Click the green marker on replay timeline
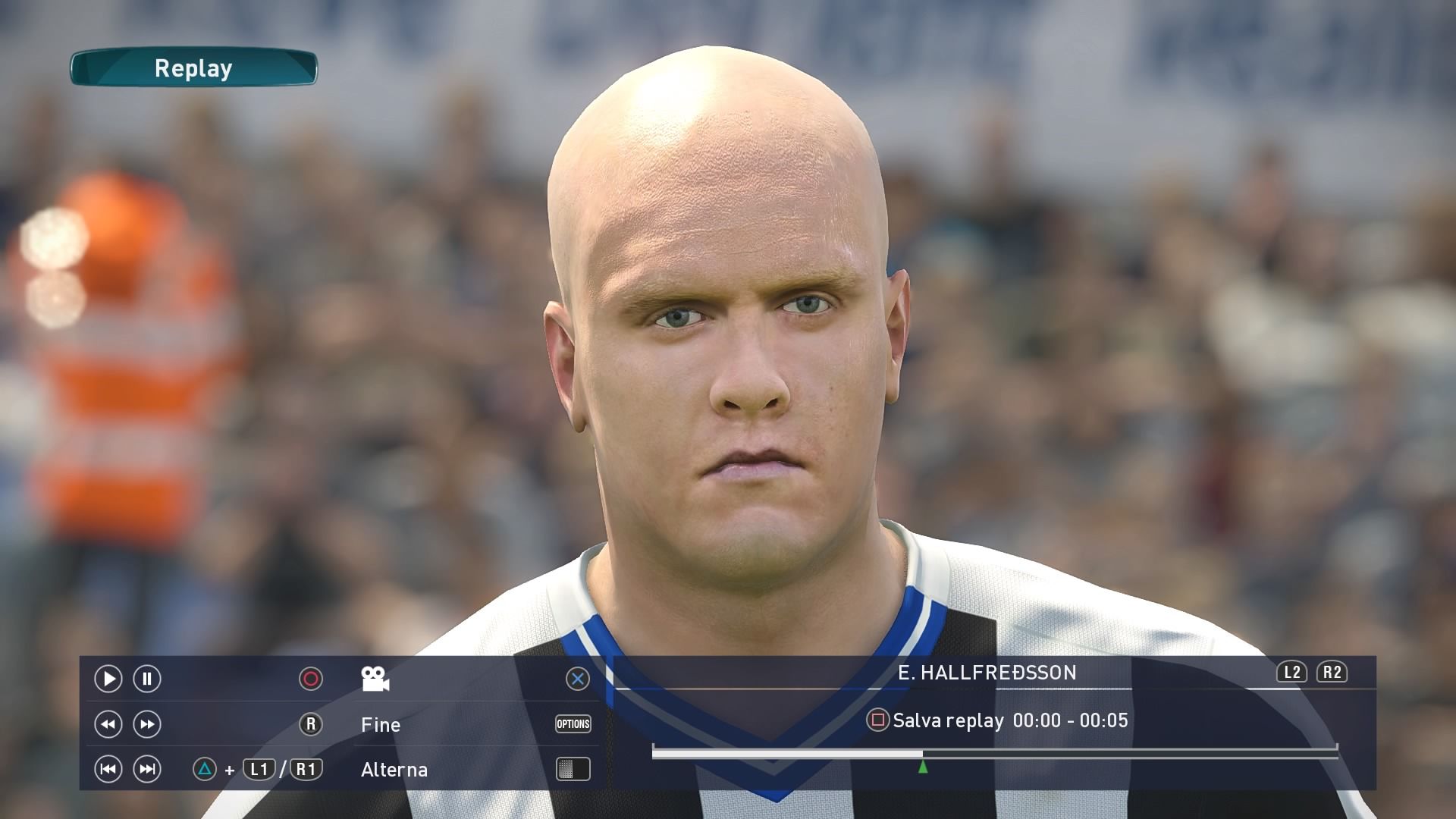This screenshot has height=819, width=1456. (923, 767)
